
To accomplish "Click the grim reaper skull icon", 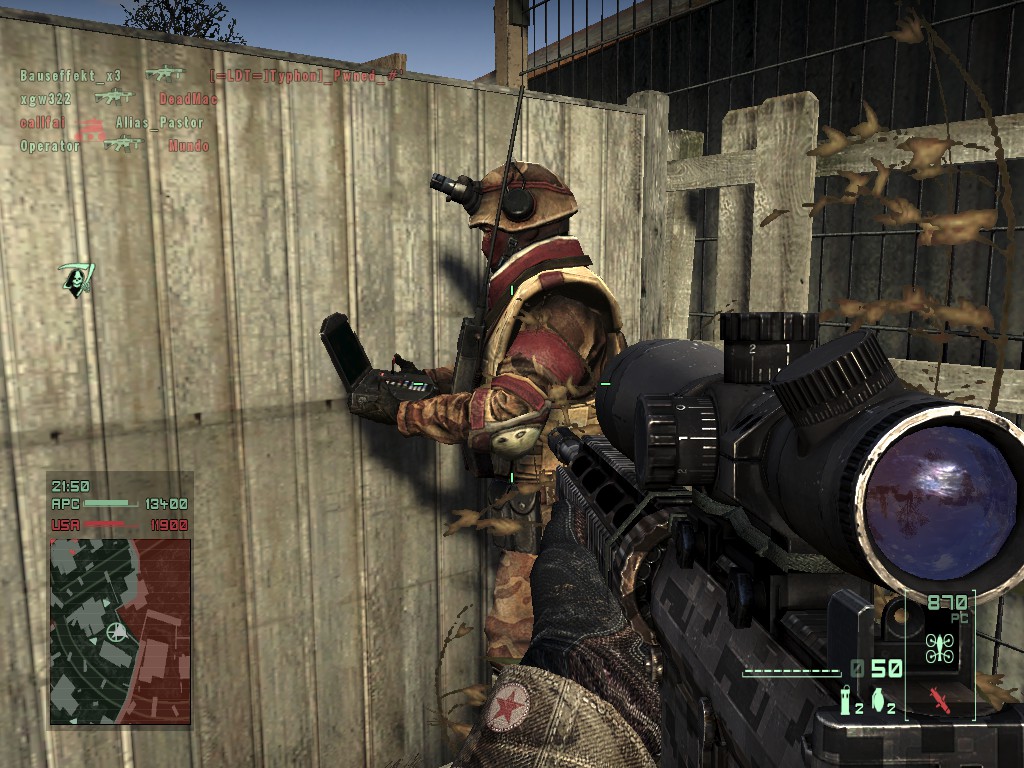I will 74,278.
